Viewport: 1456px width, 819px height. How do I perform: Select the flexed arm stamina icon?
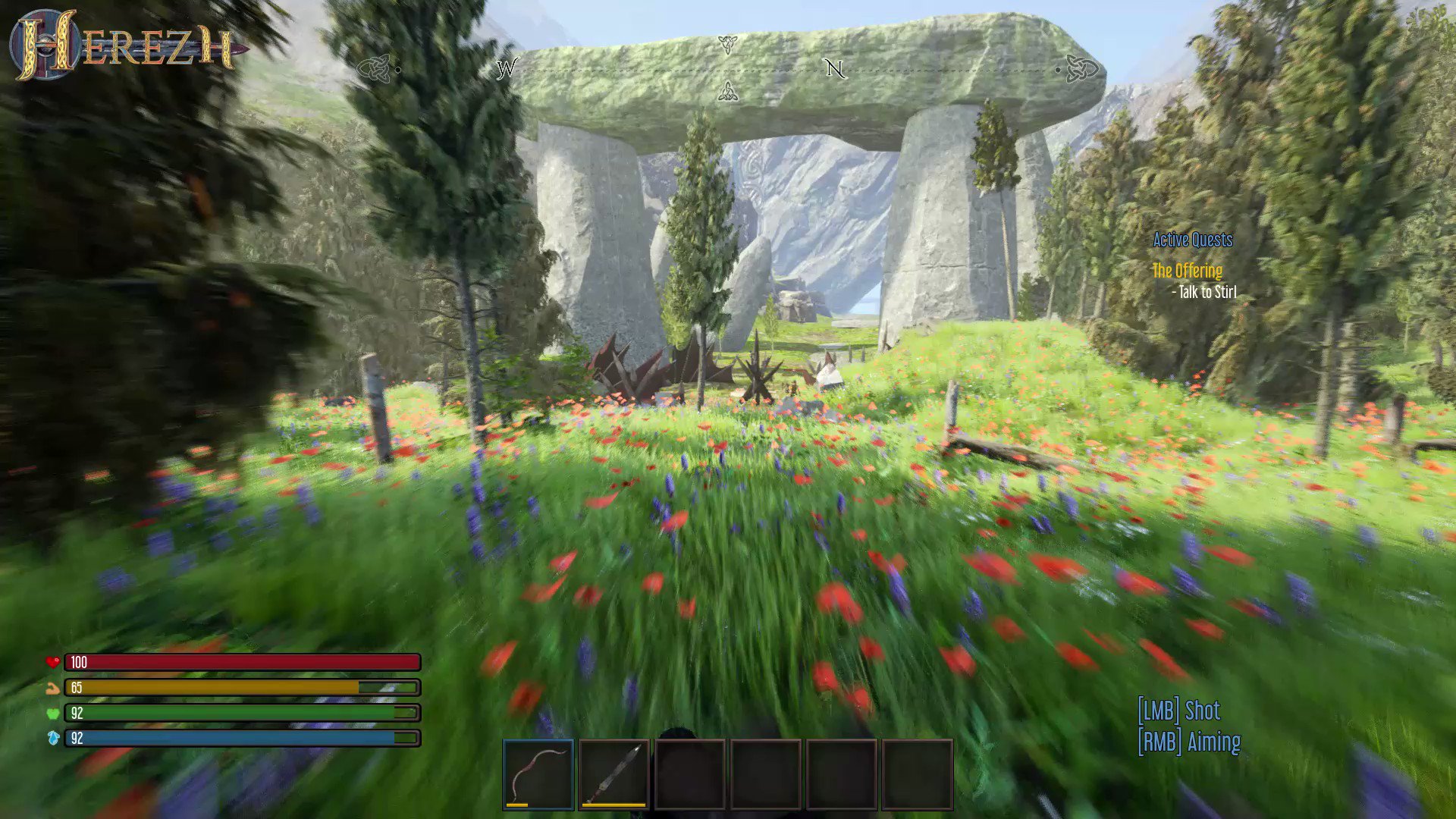(52, 688)
